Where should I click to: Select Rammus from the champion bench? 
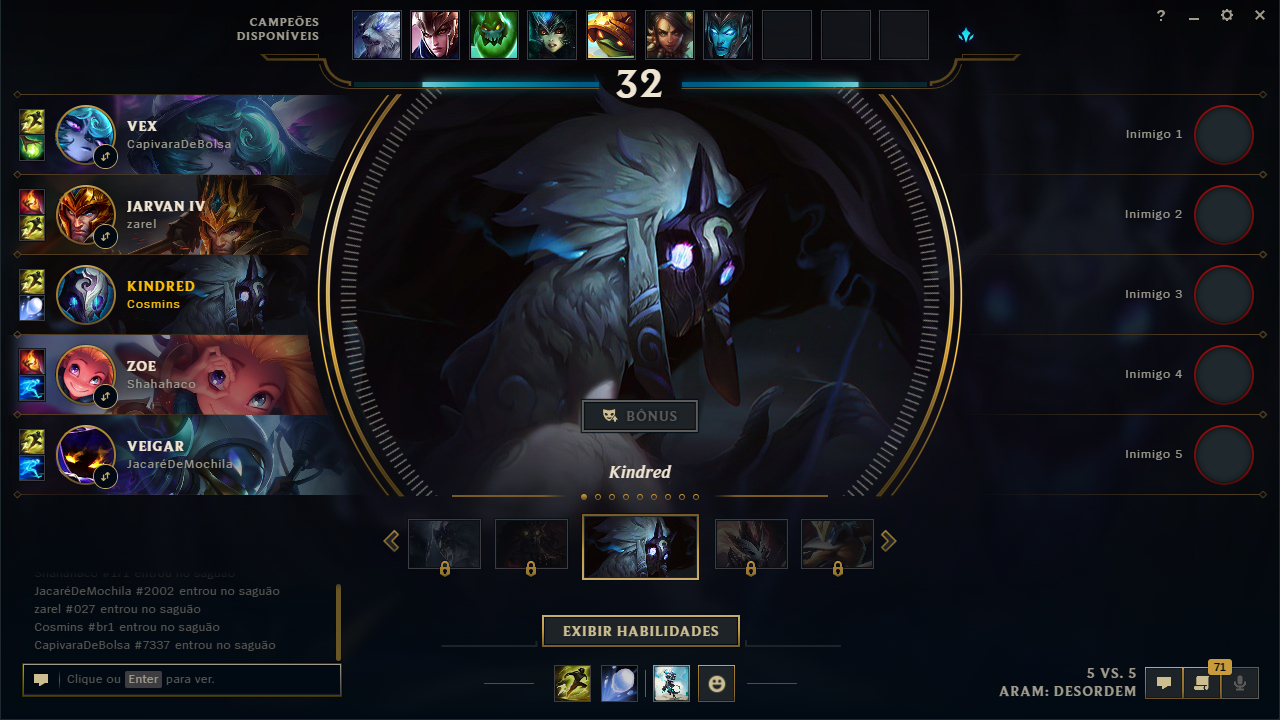pos(611,35)
